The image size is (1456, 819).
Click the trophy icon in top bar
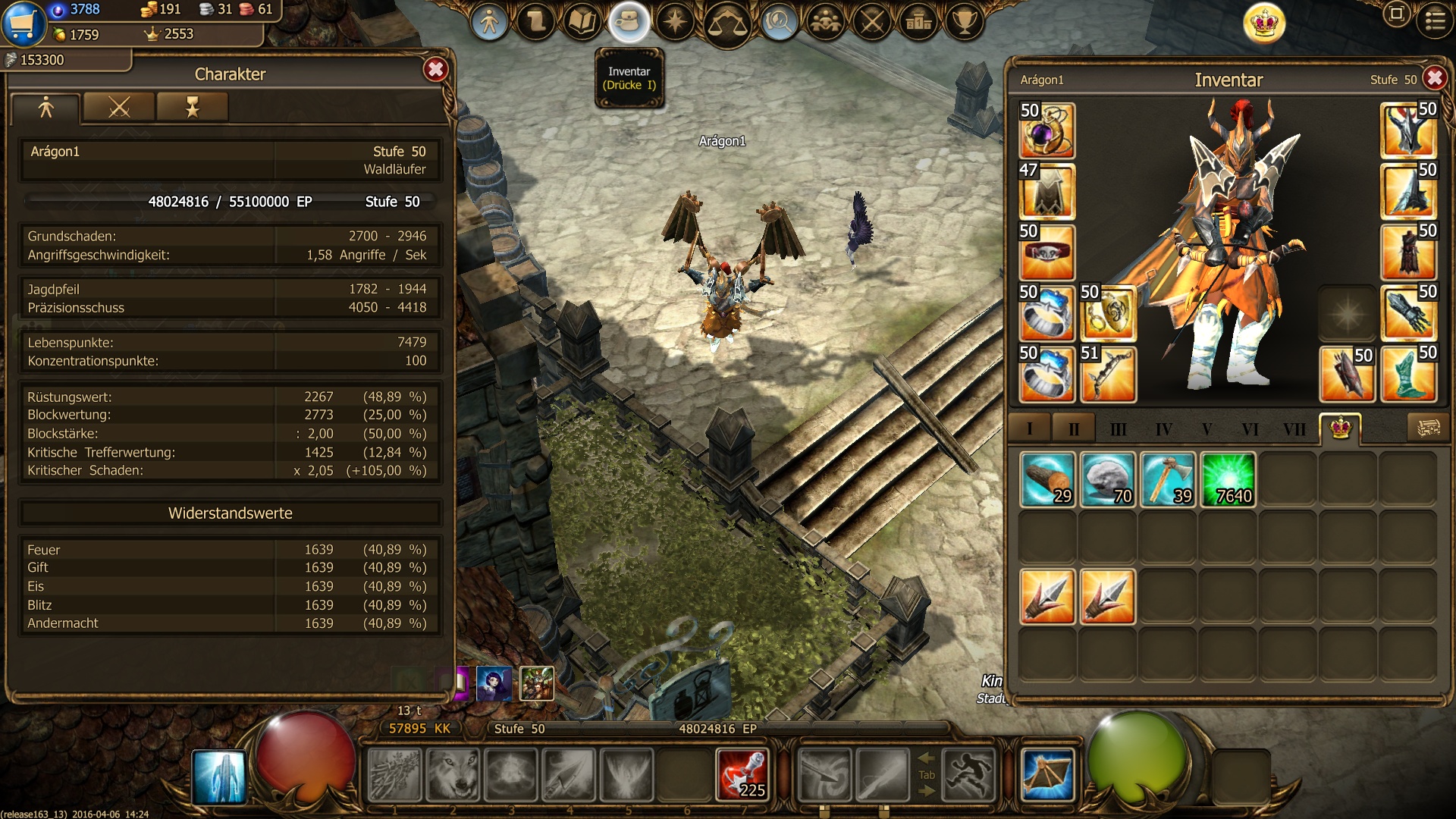coord(964,22)
